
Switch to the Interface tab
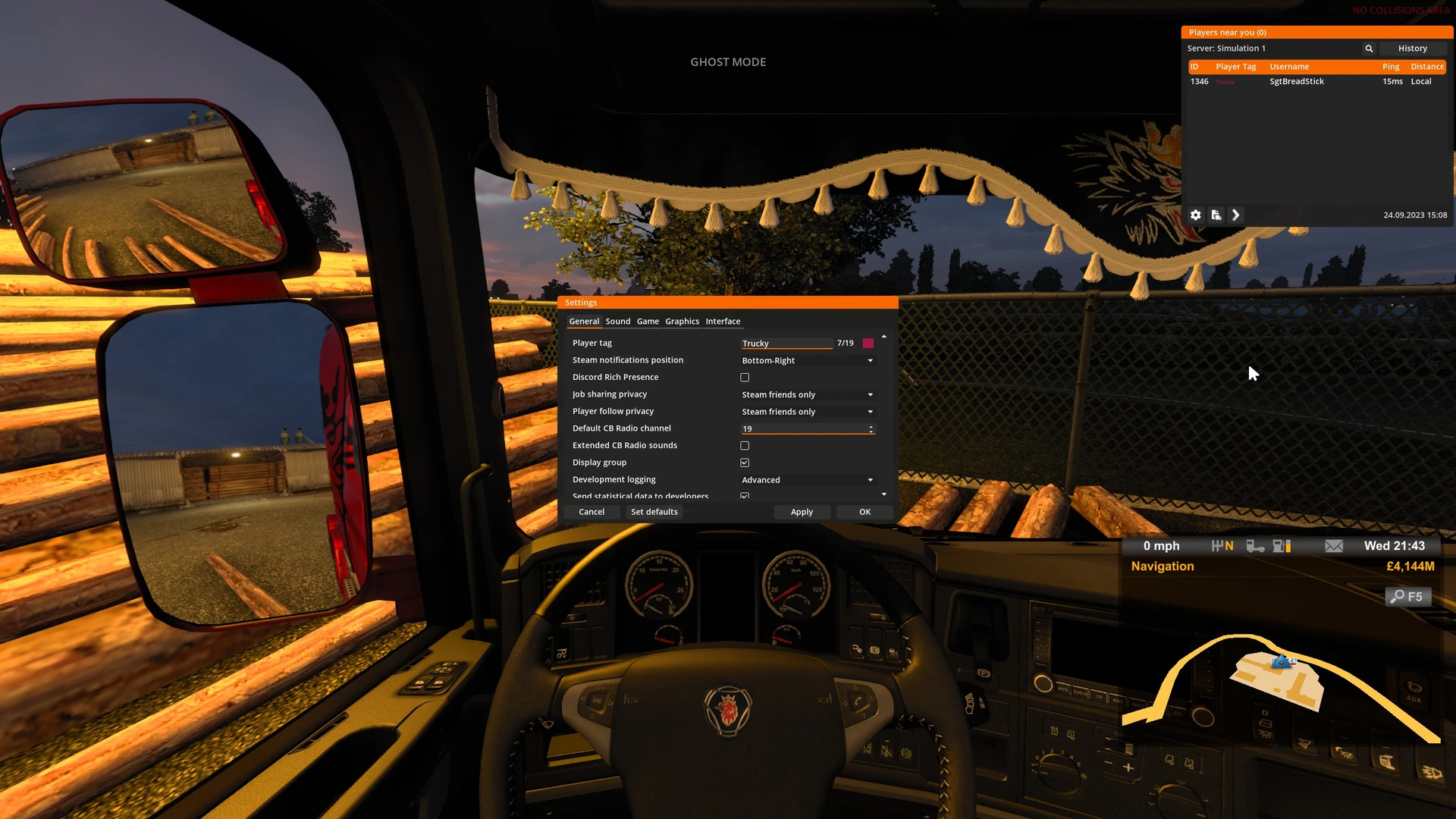coord(723,322)
